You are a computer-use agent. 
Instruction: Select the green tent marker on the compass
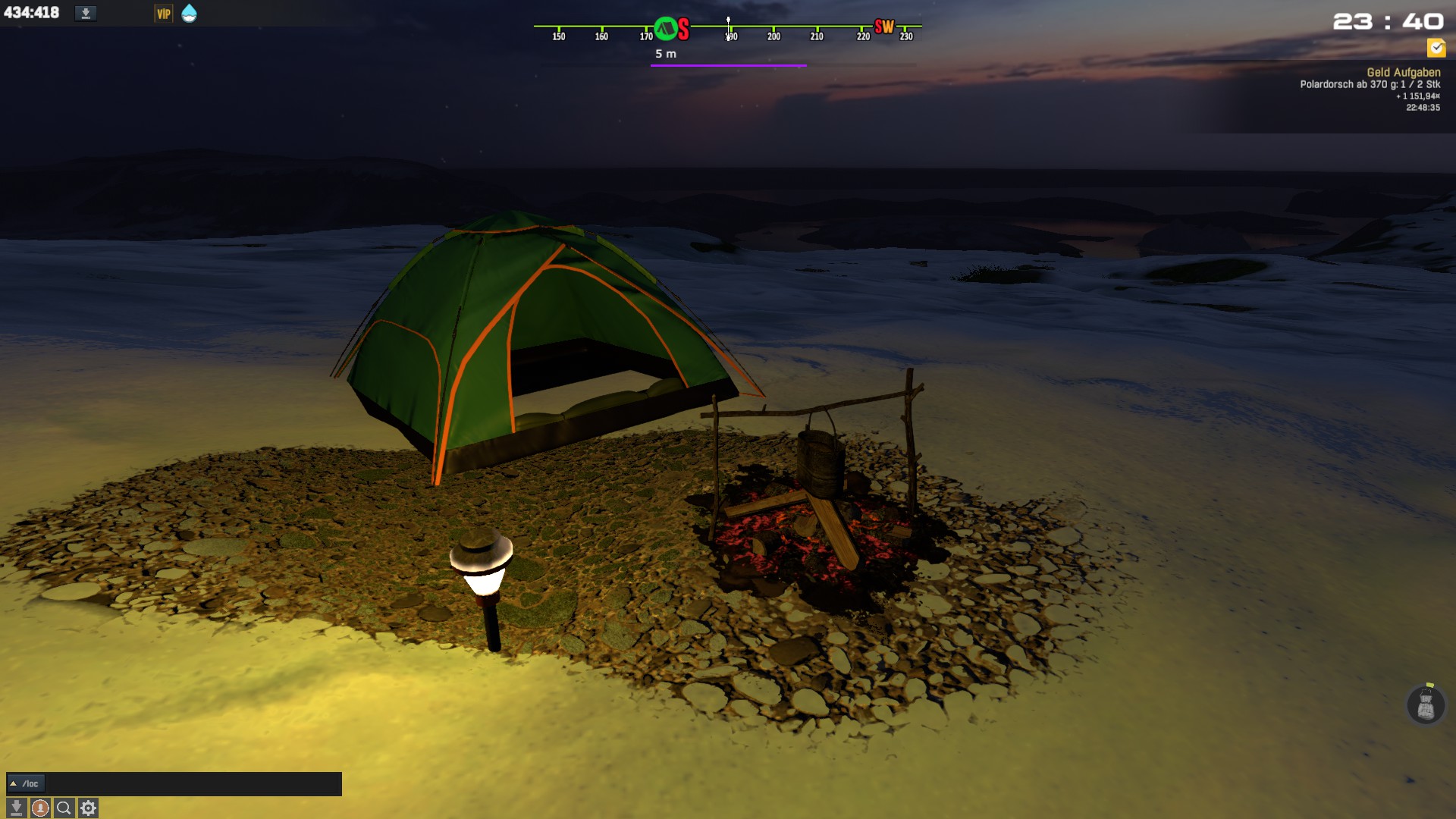pos(666,29)
